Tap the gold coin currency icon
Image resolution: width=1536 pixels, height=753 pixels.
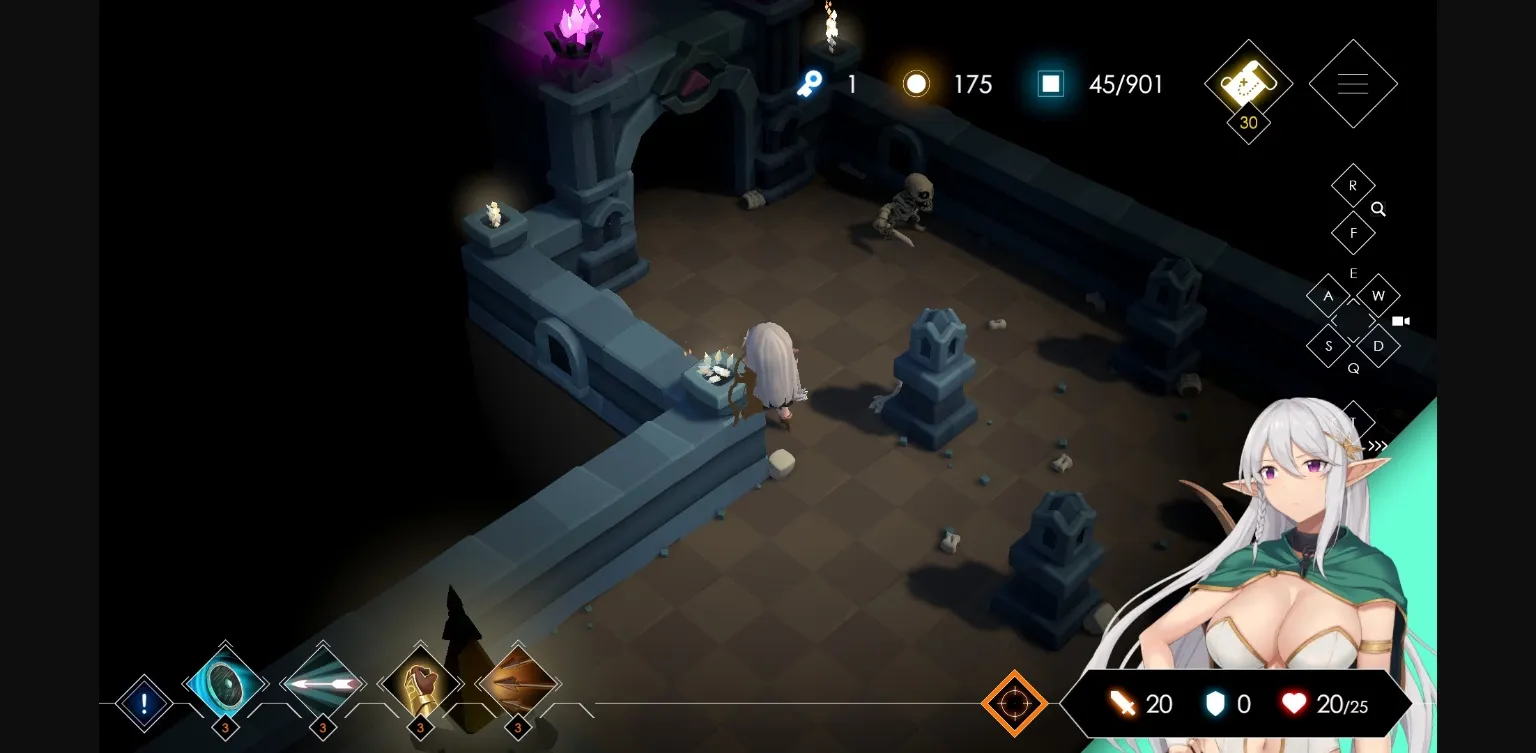click(x=916, y=84)
